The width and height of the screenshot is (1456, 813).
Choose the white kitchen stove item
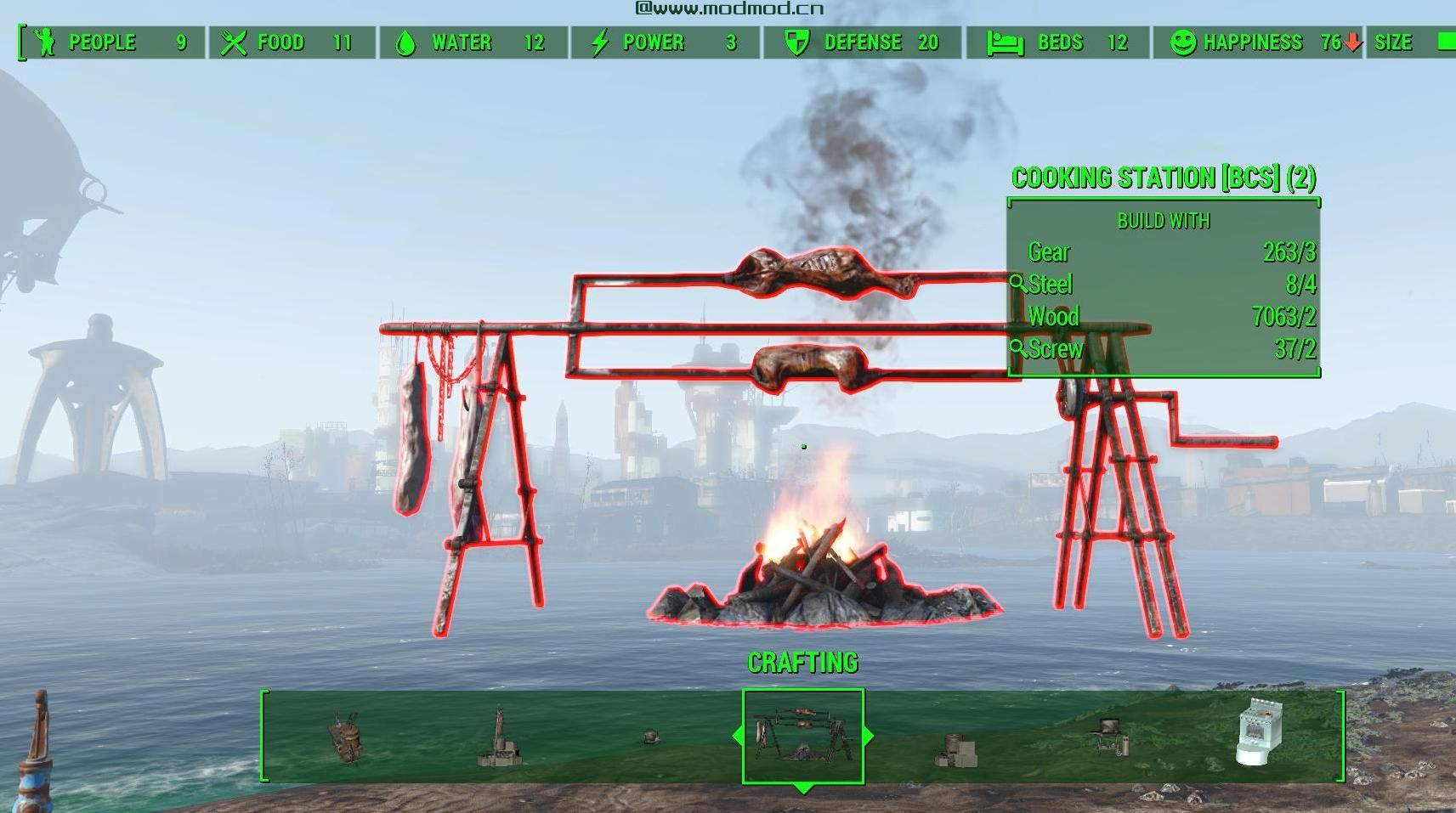coord(1259,733)
